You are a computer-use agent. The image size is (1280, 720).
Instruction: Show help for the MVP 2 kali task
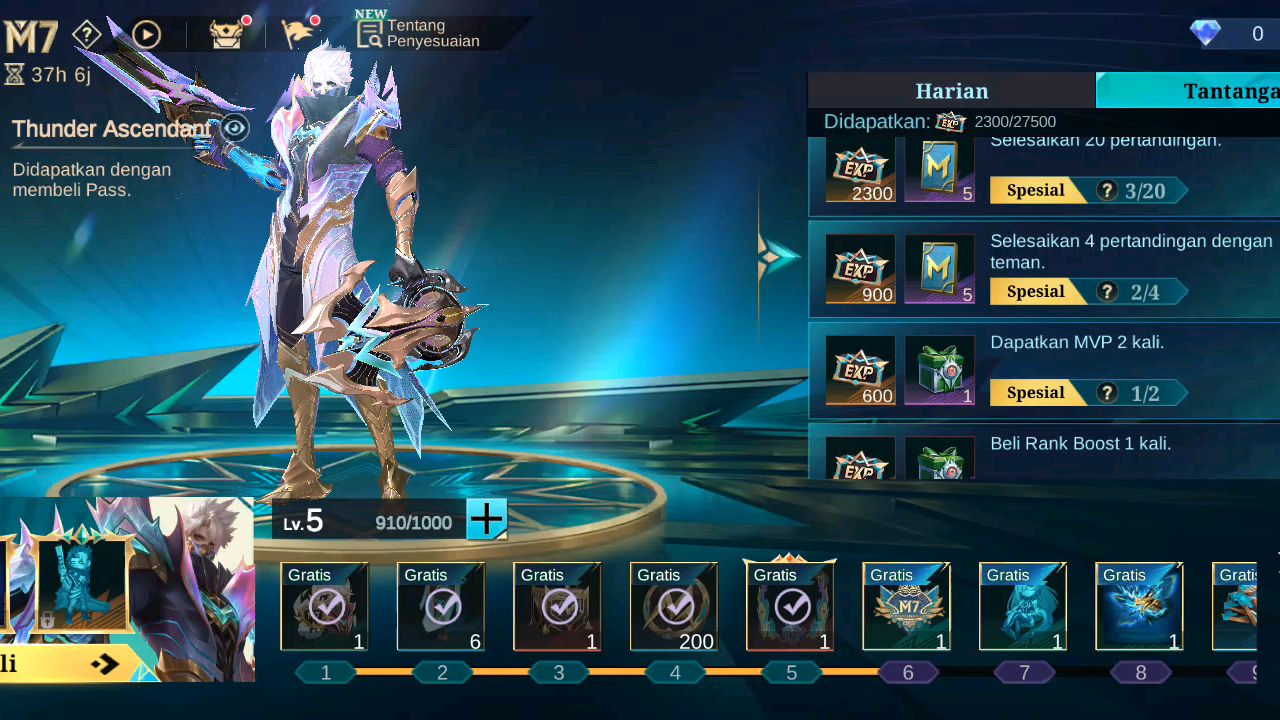pos(1106,393)
